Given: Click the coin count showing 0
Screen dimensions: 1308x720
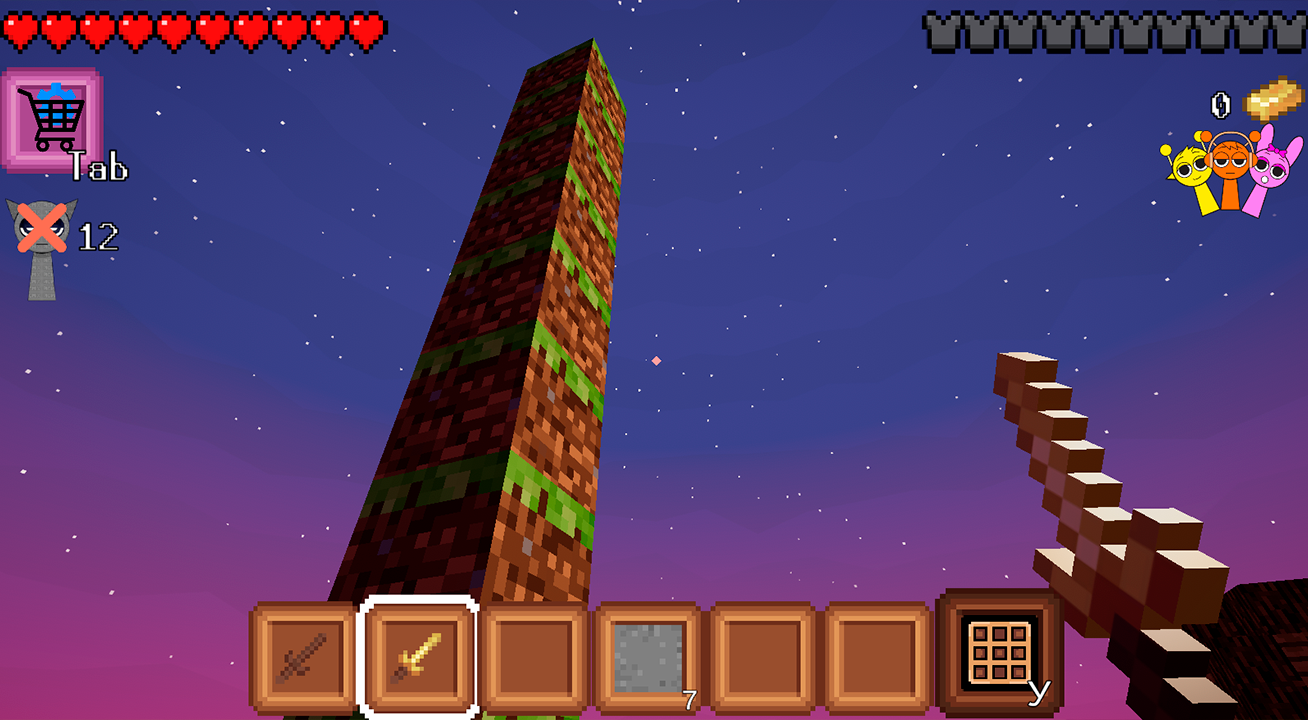Looking at the screenshot, I should tap(1221, 103).
